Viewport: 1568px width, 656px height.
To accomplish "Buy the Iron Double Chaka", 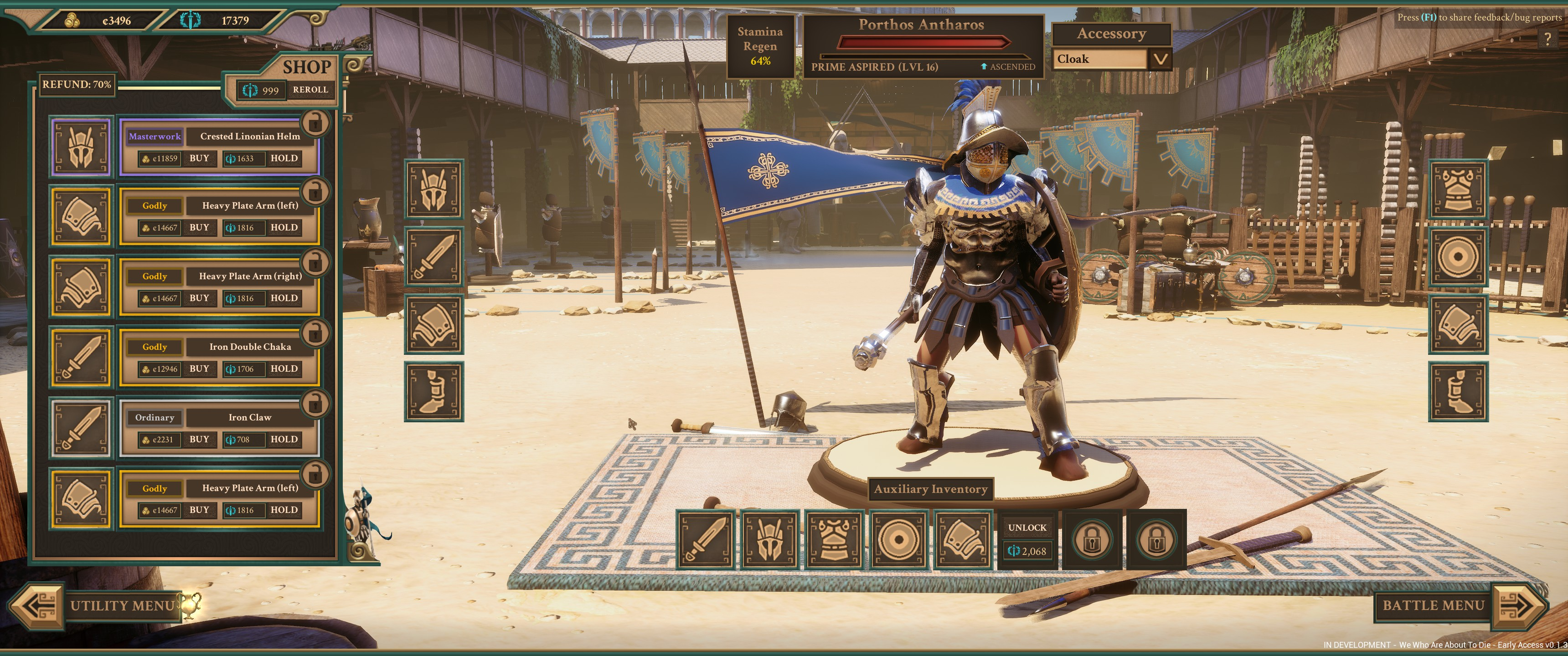I will pos(199,369).
